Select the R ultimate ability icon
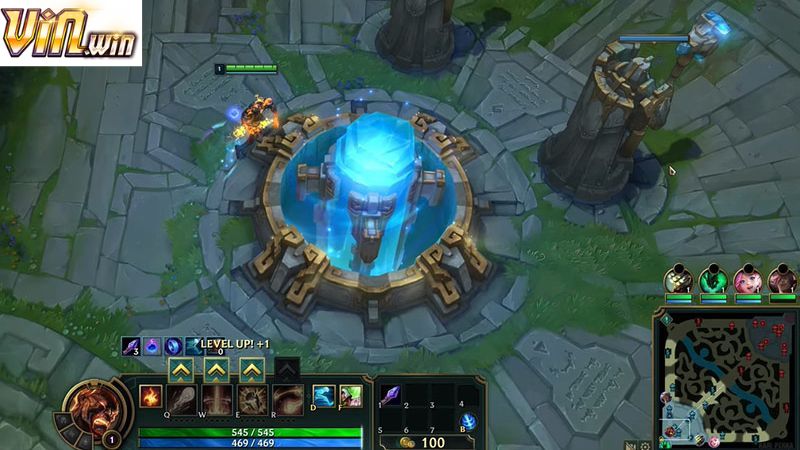The image size is (800, 450). coord(286,399)
